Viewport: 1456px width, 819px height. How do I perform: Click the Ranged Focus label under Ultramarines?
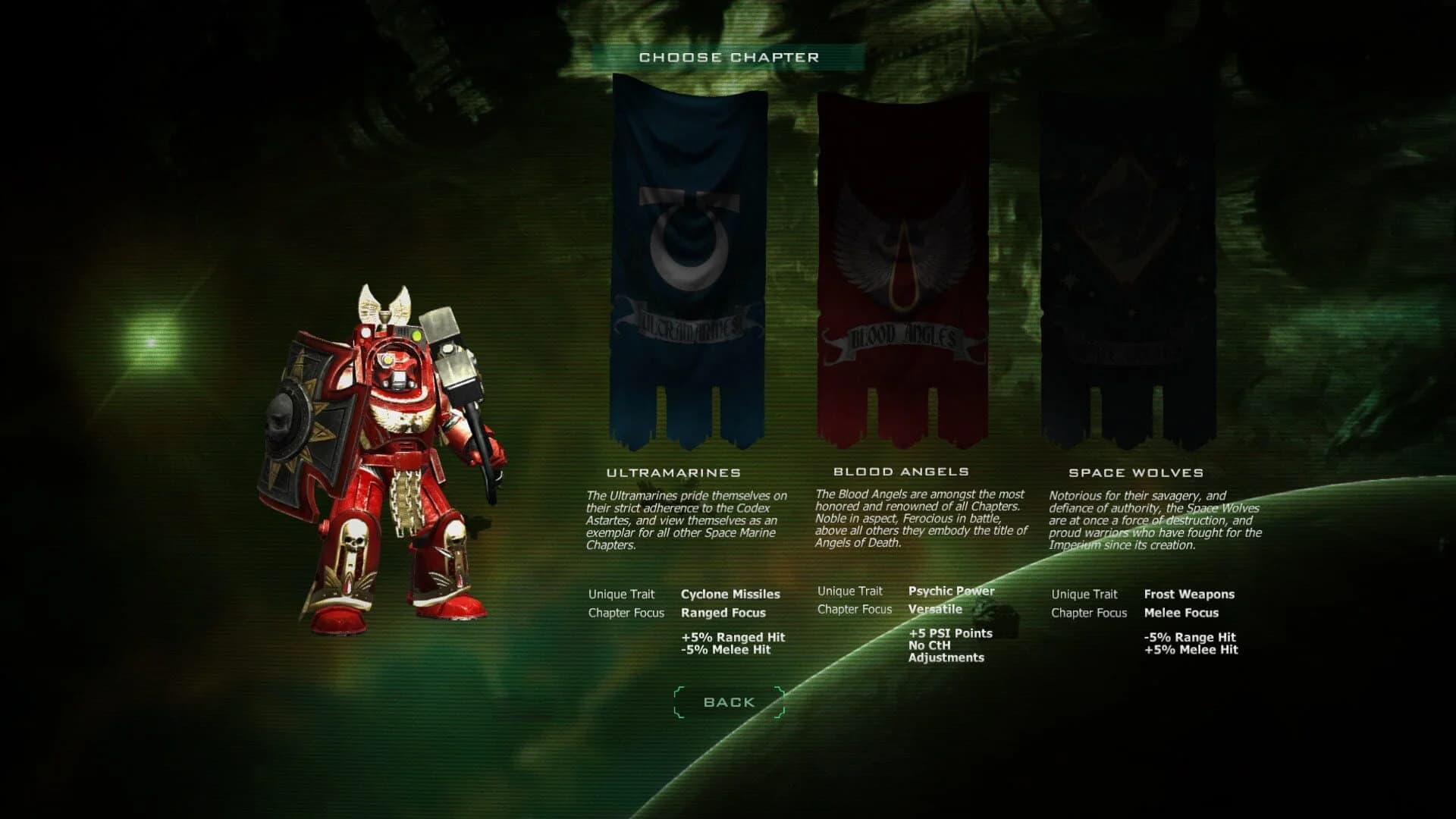pyautogui.click(x=723, y=613)
